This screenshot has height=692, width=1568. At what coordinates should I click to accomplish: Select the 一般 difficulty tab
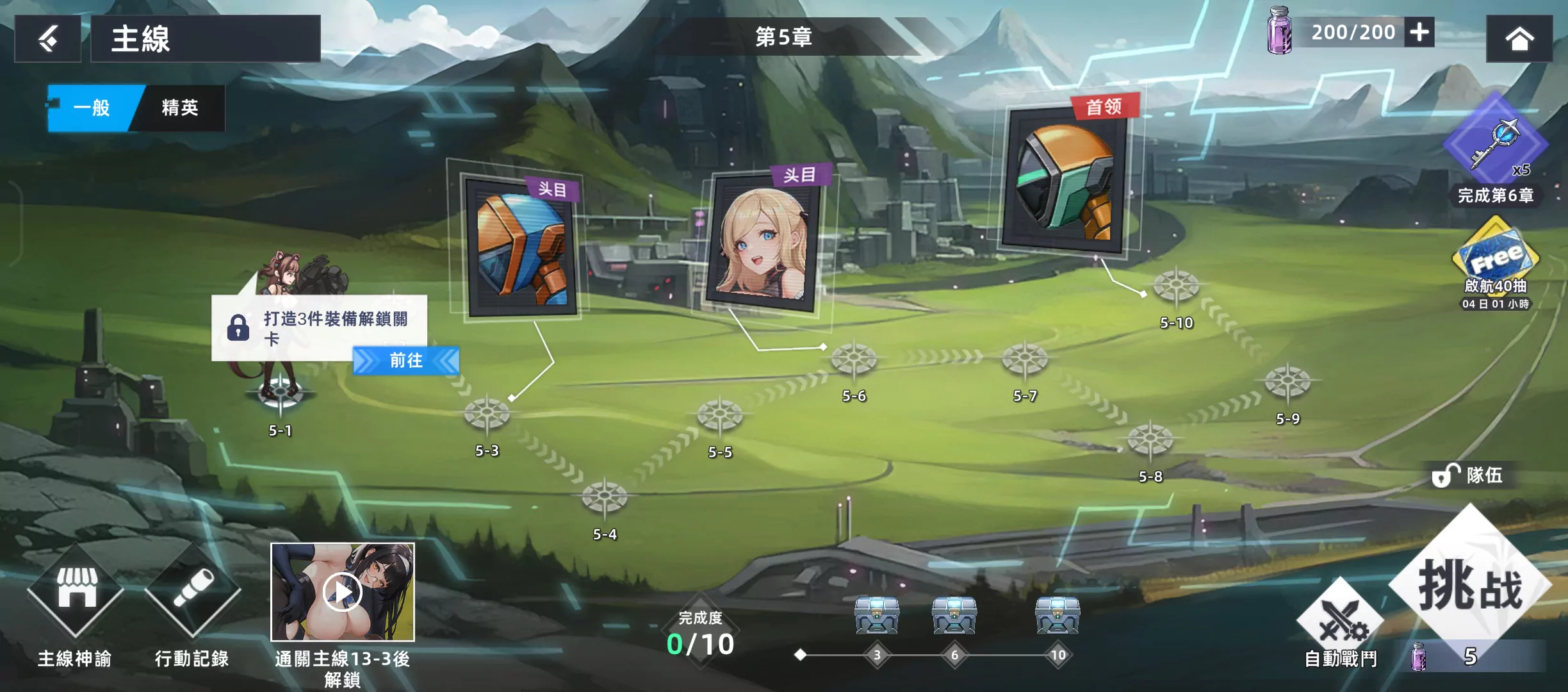[x=93, y=108]
